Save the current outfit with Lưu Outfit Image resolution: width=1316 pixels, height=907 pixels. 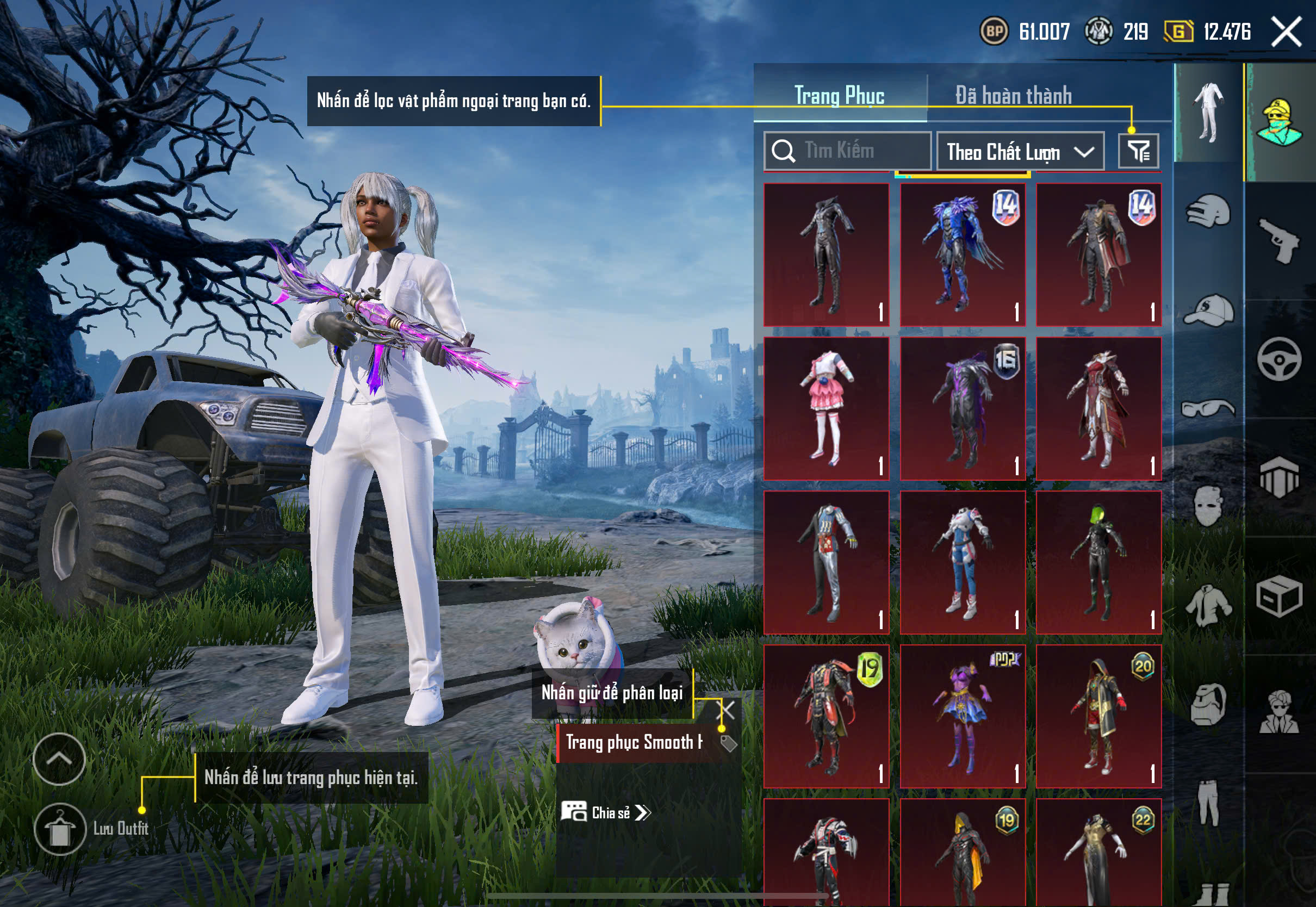(x=60, y=829)
